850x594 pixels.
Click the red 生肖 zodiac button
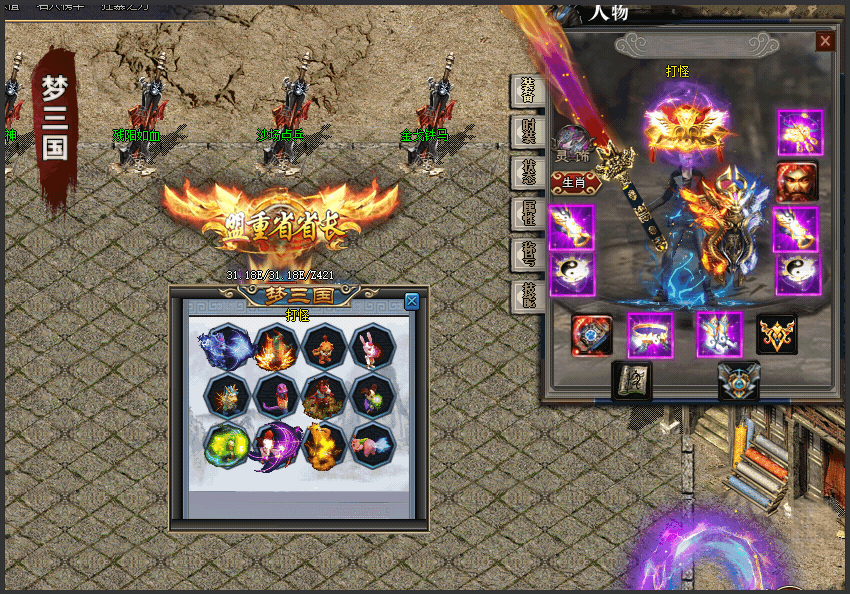(x=574, y=182)
